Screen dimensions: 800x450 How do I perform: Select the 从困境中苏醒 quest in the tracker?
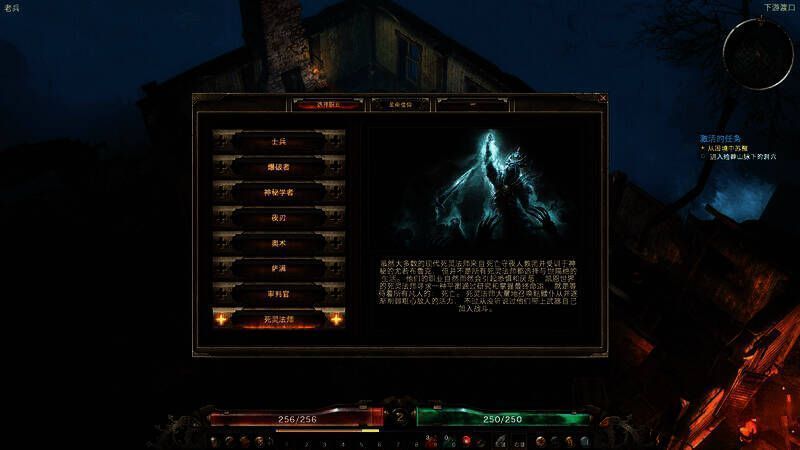tap(735, 148)
